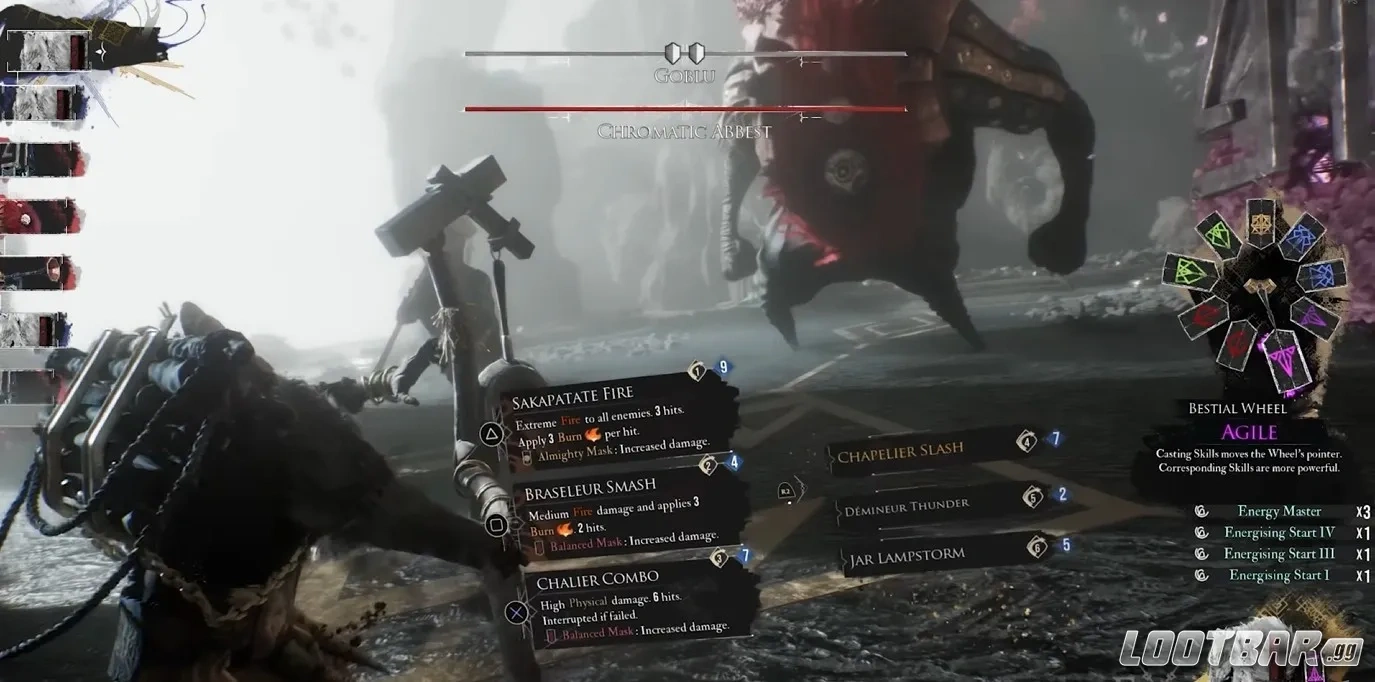This screenshot has height=682, width=1375.
Task: Inspect the Energy Master buff entry
Action: [1278, 511]
